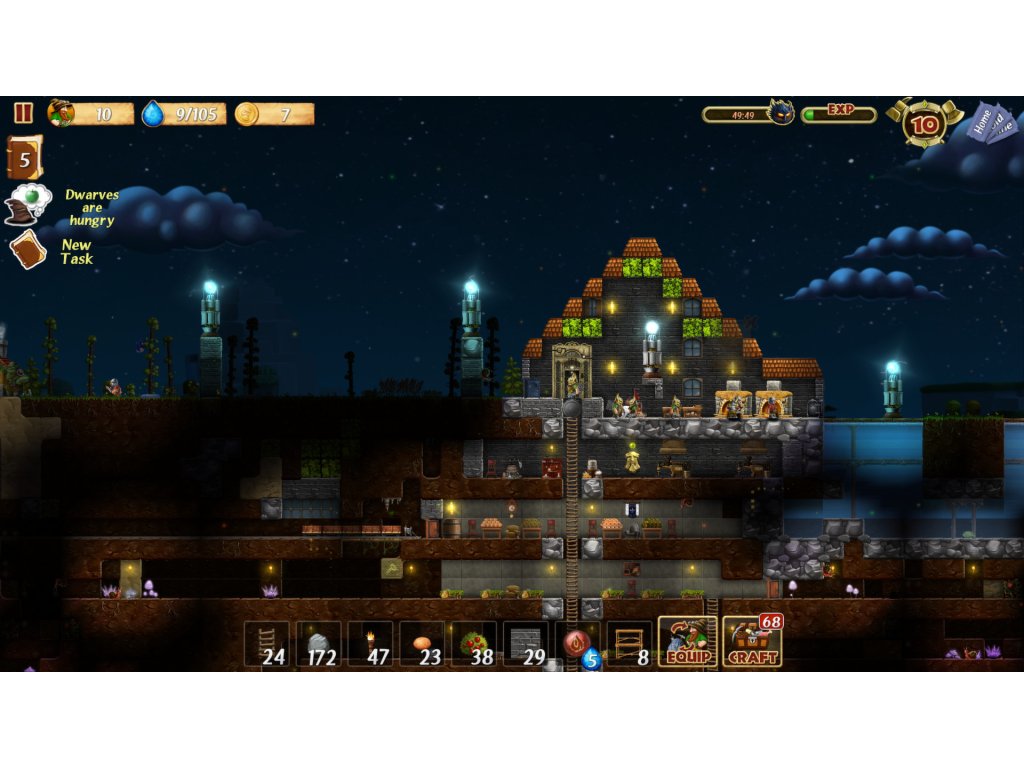Select the torch slot with 47
The image size is (1024, 768).
point(370,644)
